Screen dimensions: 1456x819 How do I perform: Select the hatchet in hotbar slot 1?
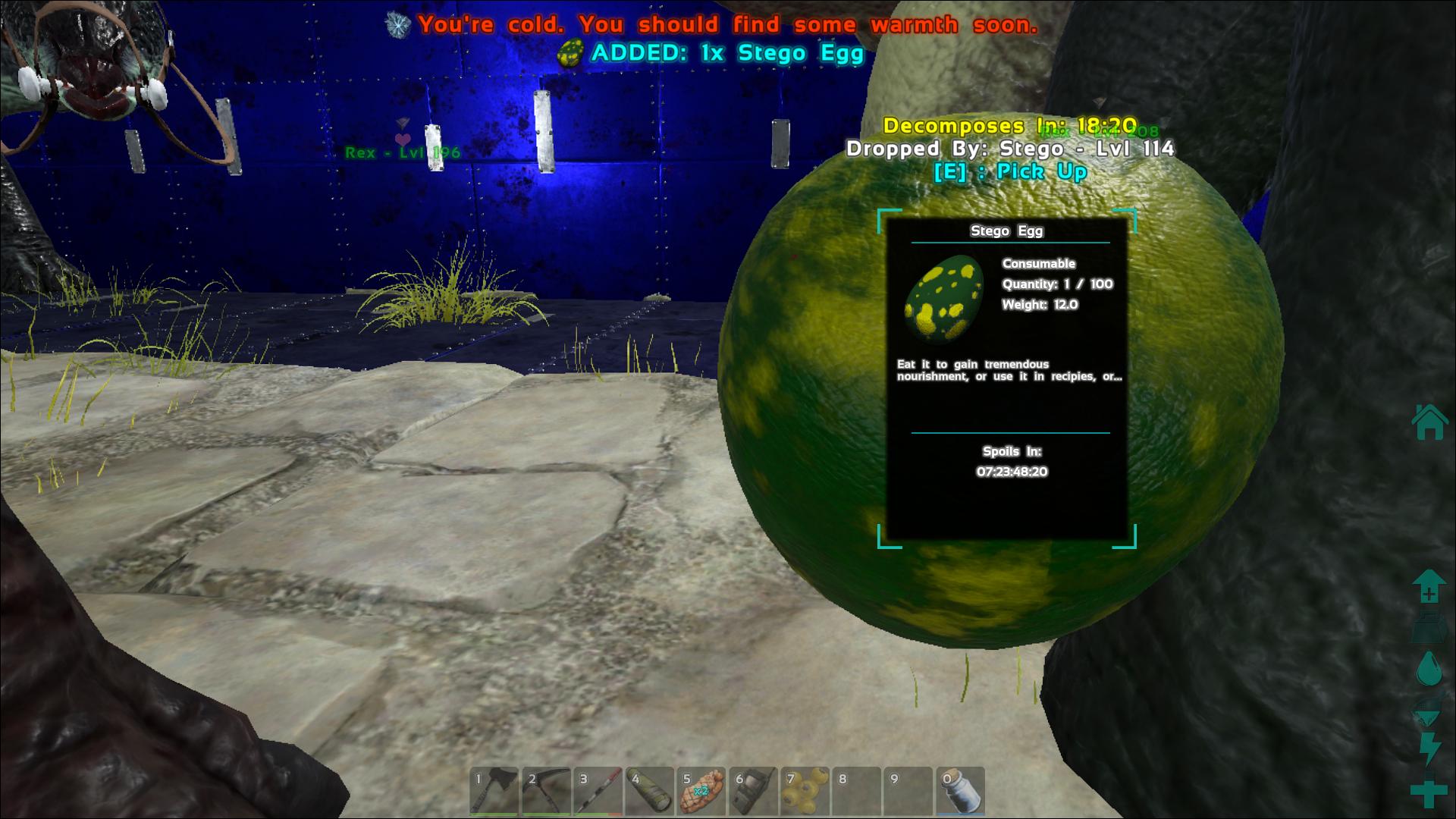pyautogui.click(x=494, y=792)
